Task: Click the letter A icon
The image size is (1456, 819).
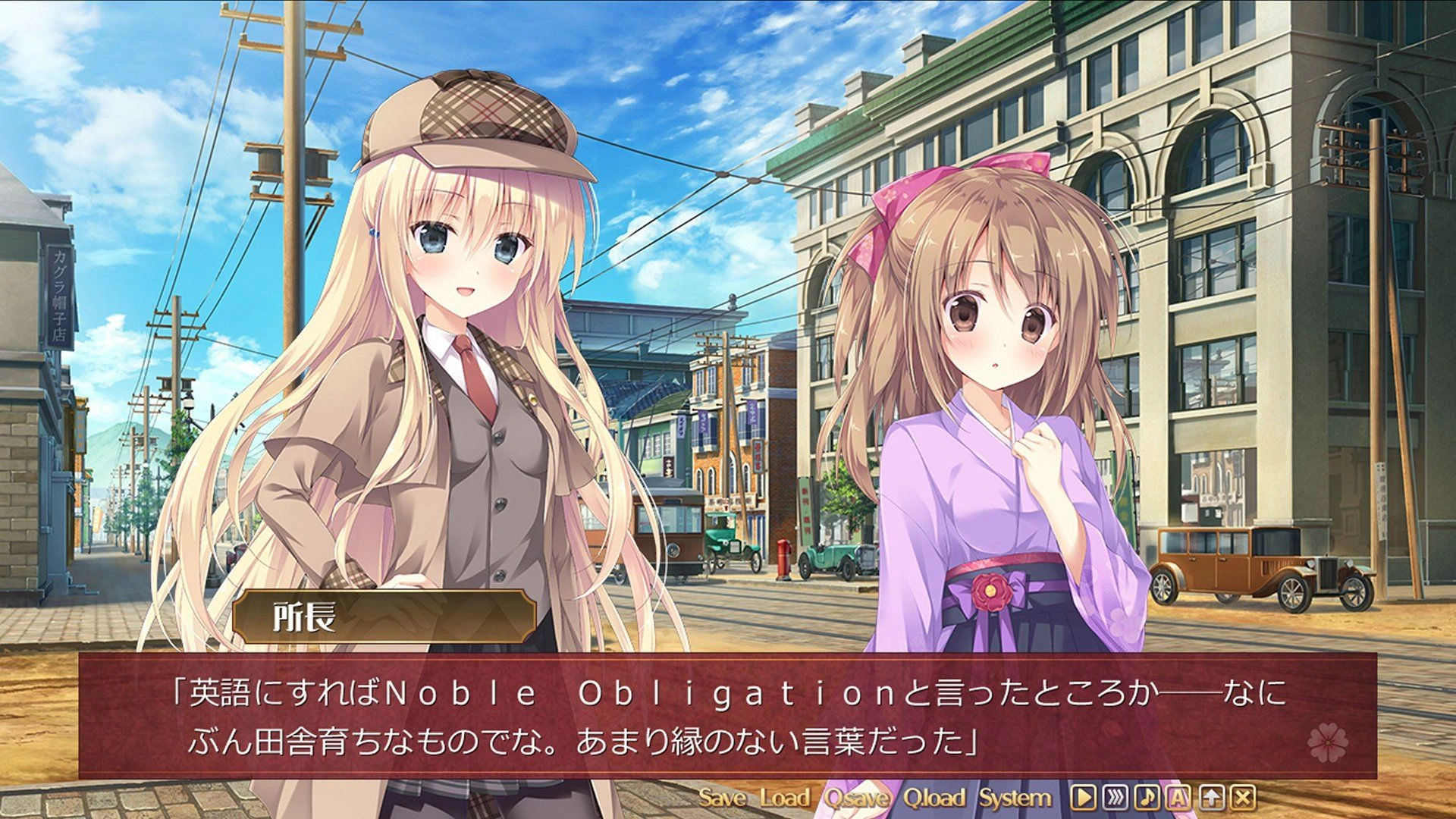Action: click(1178, 798)
